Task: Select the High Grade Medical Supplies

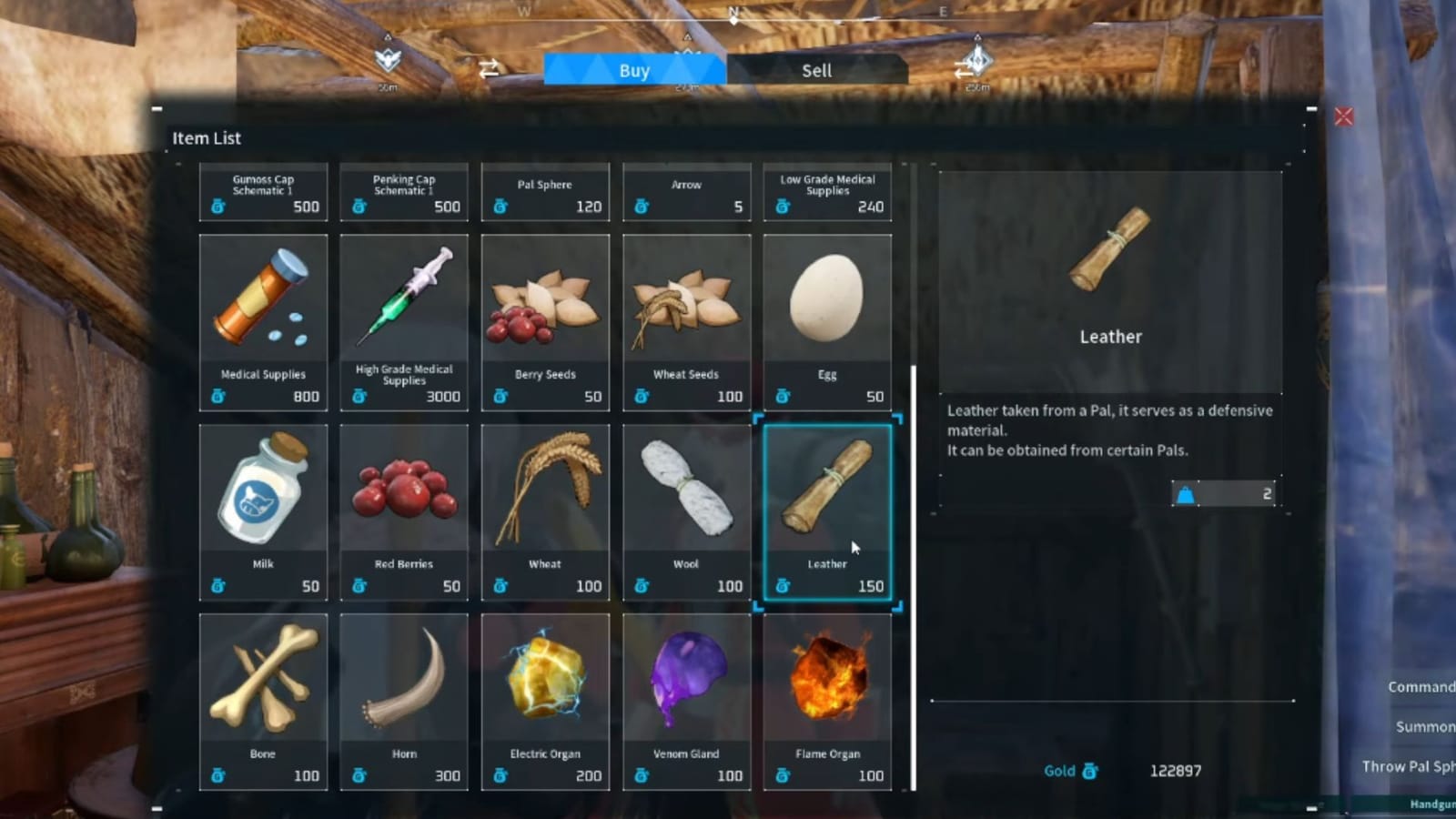Action: coord(404,318)
